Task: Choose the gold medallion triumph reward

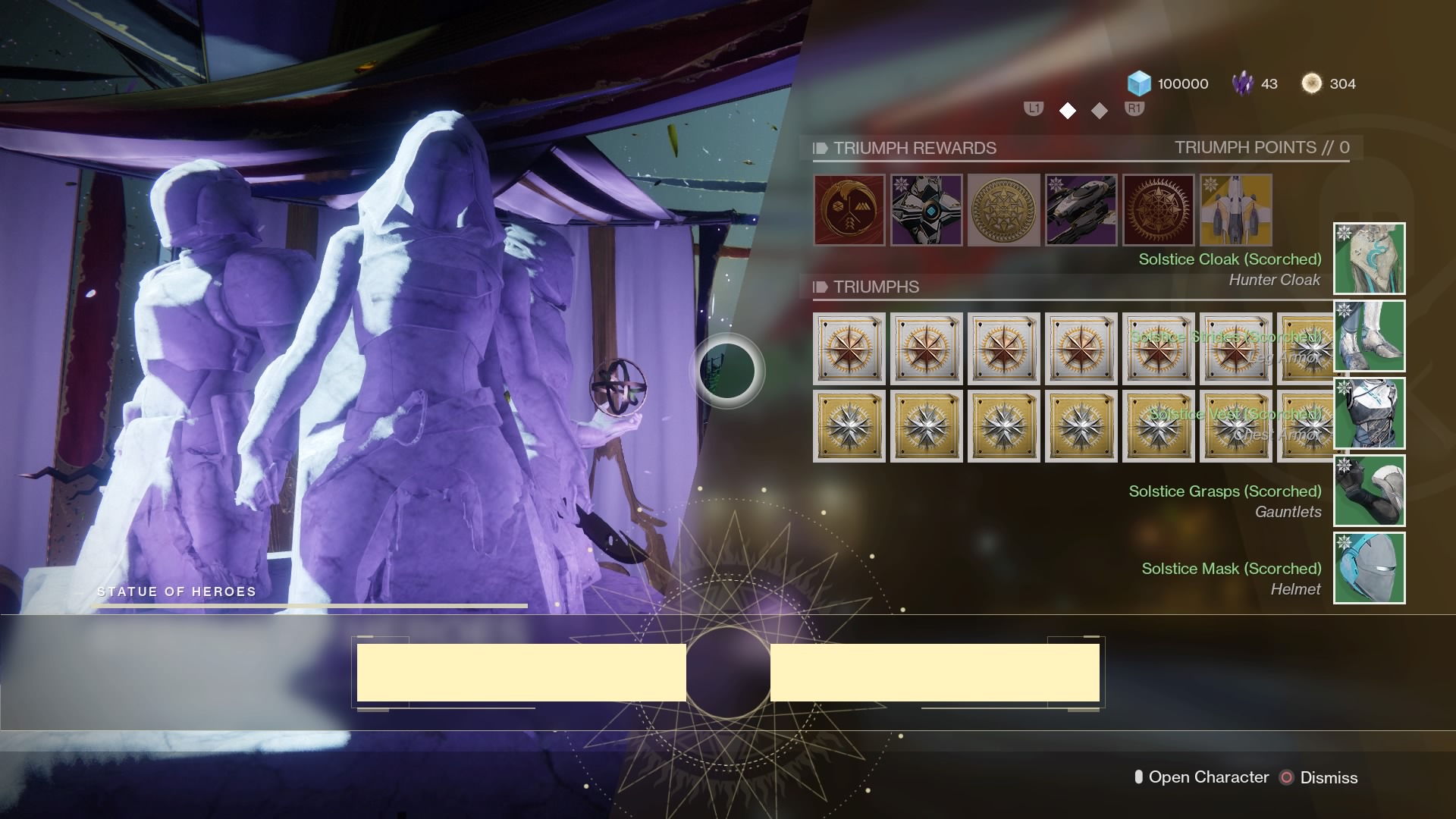Action: (1004, 210)
